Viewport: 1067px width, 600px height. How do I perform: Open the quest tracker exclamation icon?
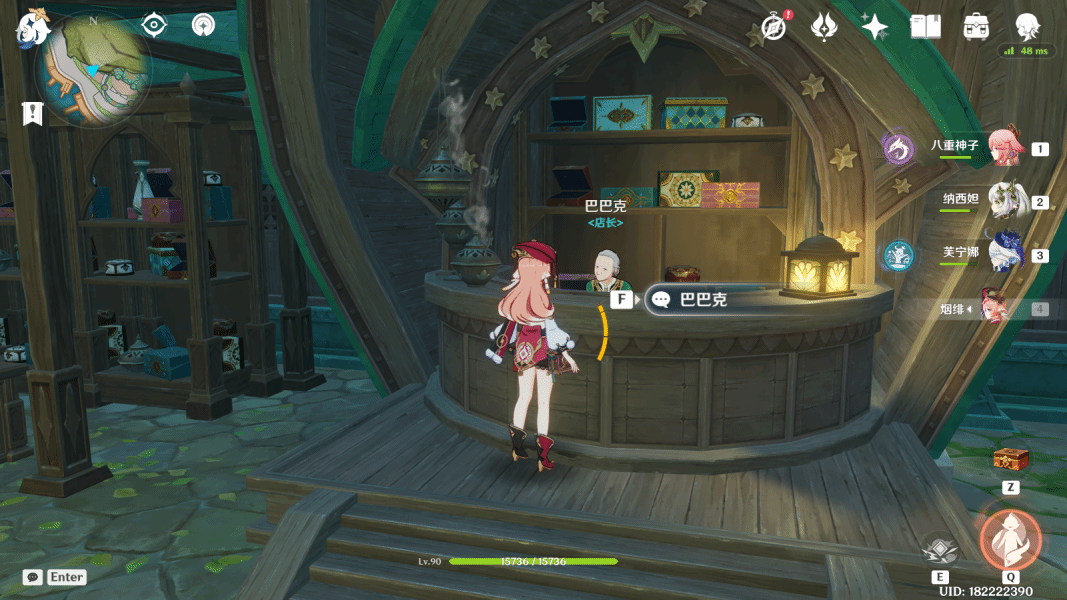pos(33,113)
